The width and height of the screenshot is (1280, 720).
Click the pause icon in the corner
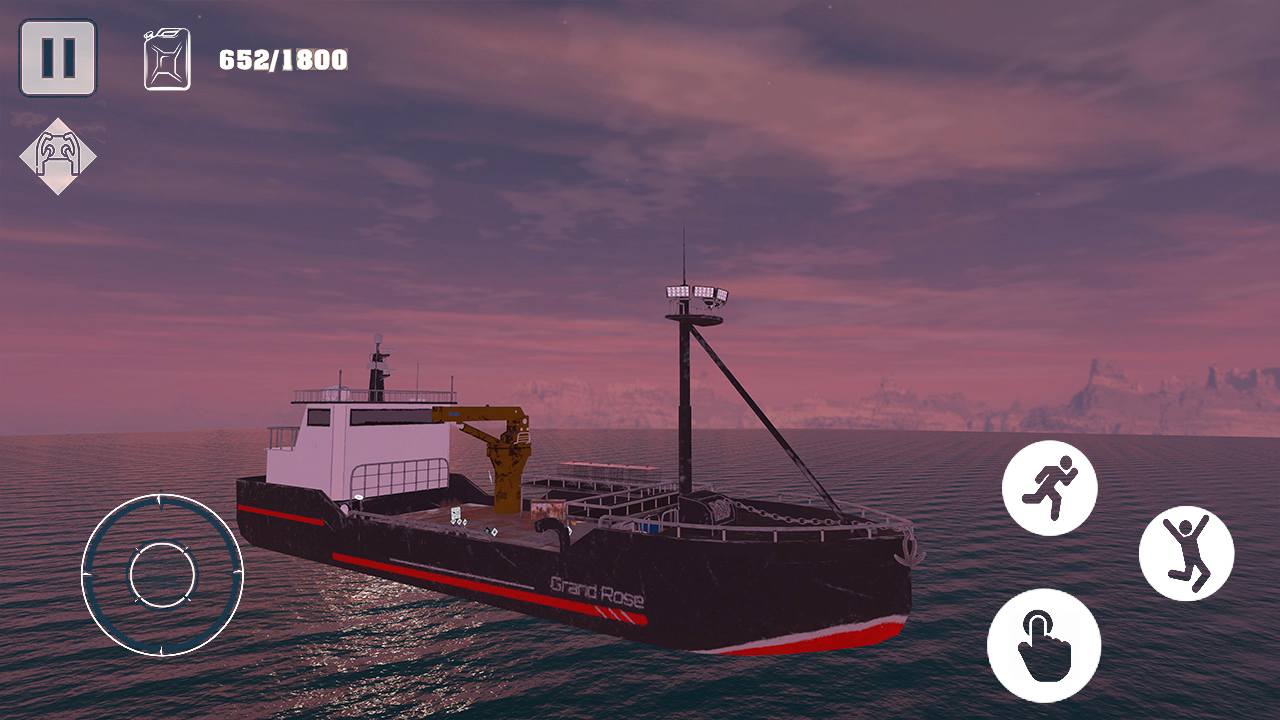tap(57, 55)
